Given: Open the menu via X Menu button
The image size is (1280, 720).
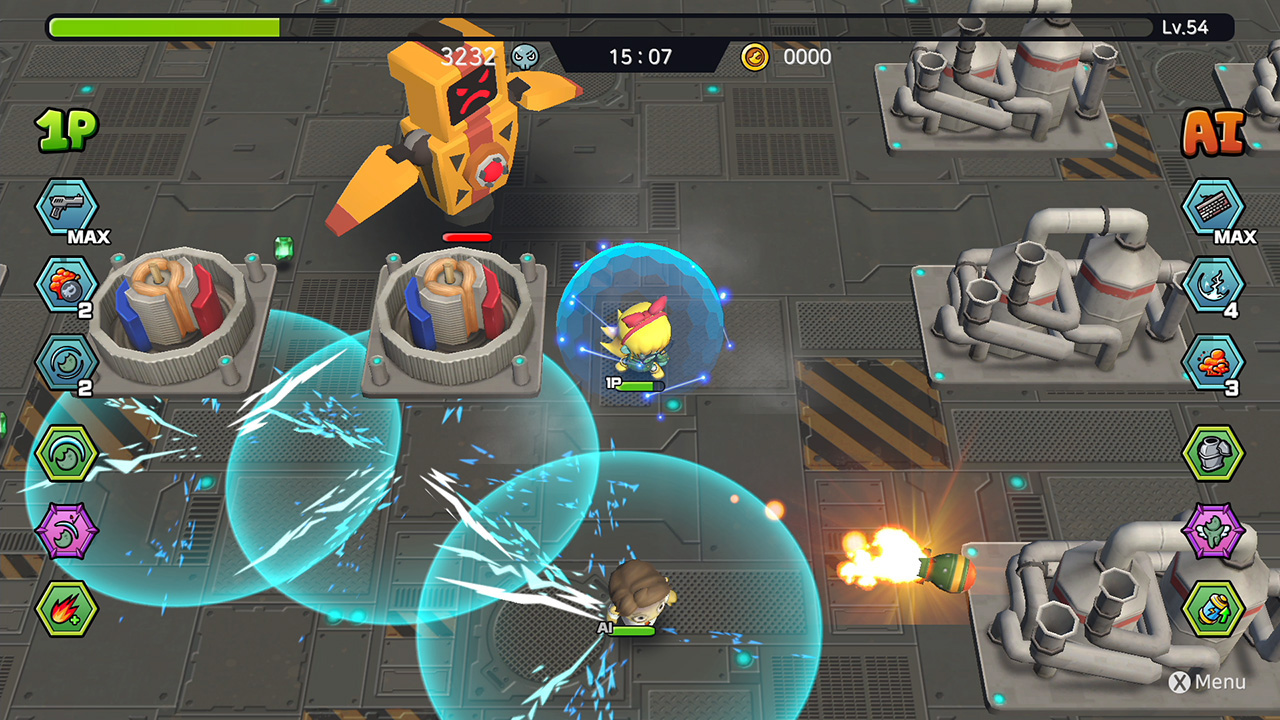Looking at the screenshot, I should [x=1205, y=682].
